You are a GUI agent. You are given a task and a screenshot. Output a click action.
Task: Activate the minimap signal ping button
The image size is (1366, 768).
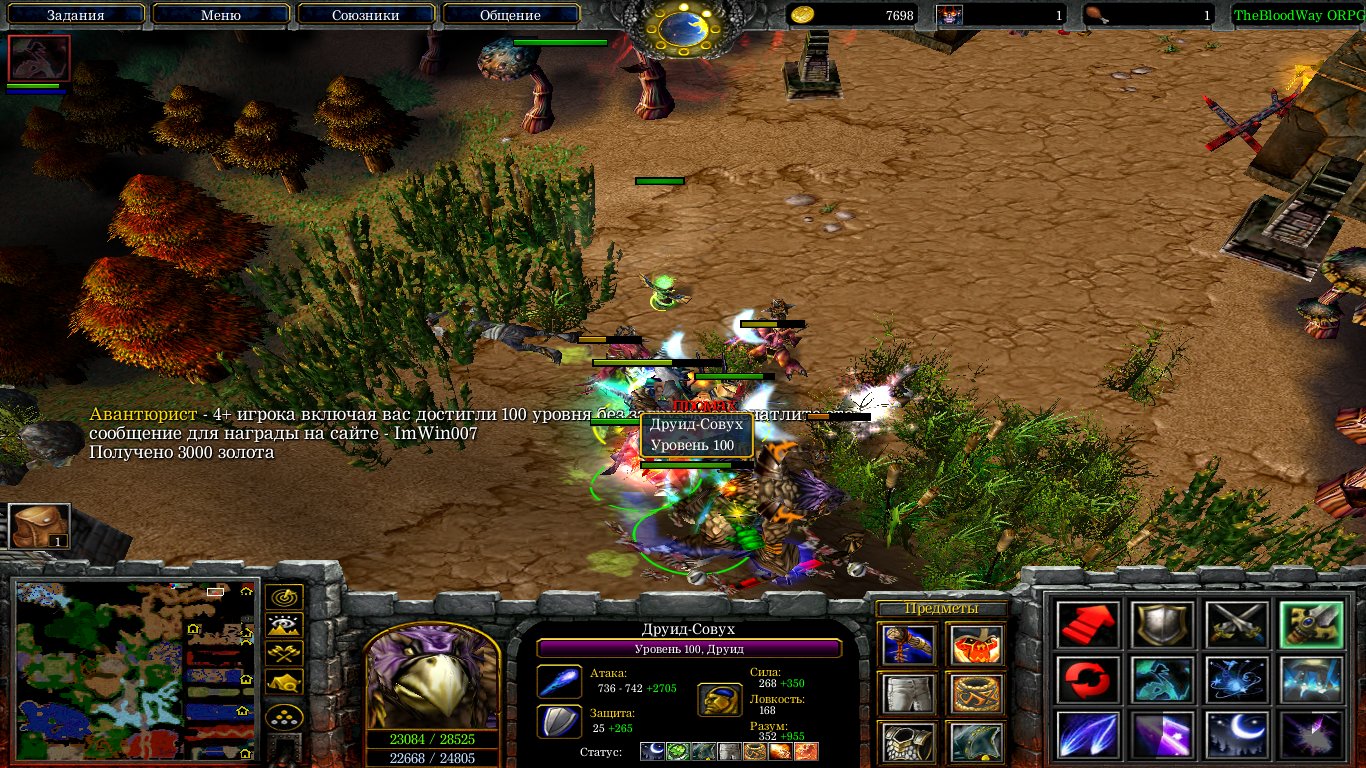pyautogui.click(x=285, y=597)
